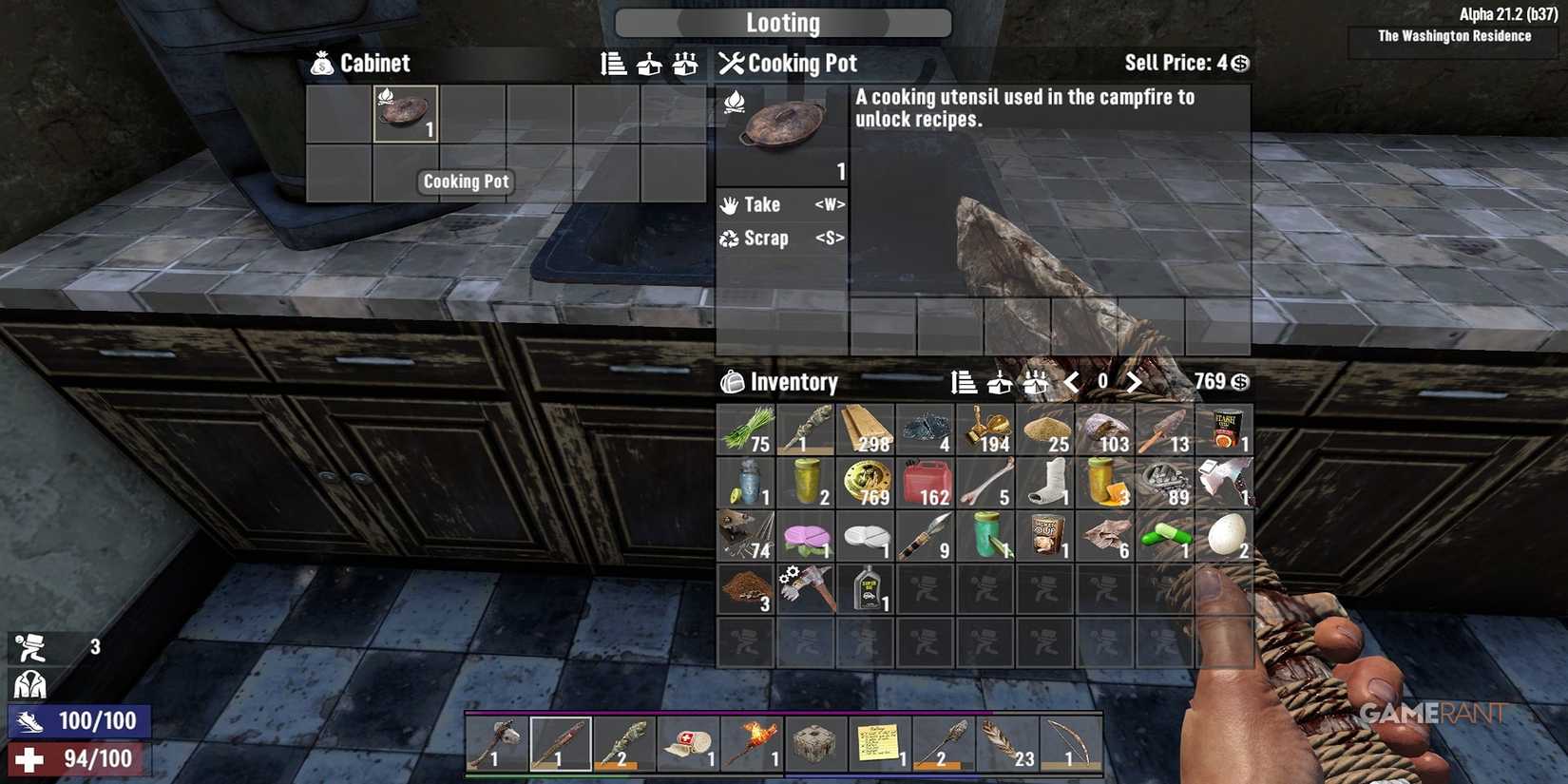Decrease locked slots with the left arrow
Screen dimensions: 1568x784
[x=1072, y=382]
